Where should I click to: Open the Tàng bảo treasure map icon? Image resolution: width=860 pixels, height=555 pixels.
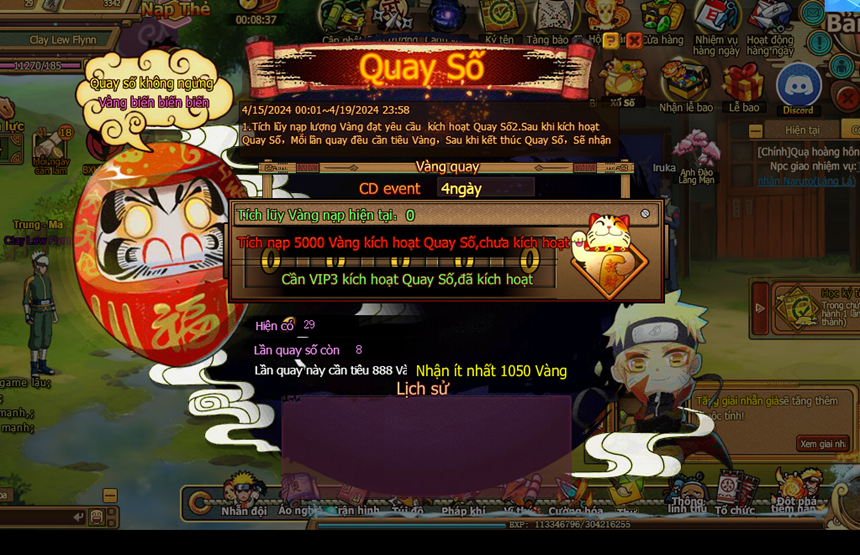(548, 22)
